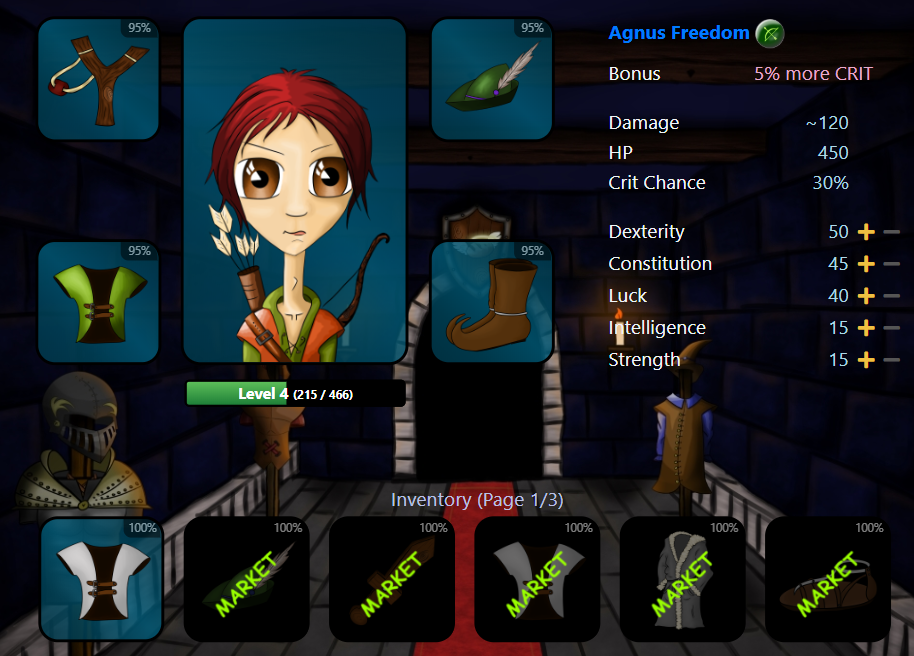Add a point to Constitution

click(x=866, y=264)
